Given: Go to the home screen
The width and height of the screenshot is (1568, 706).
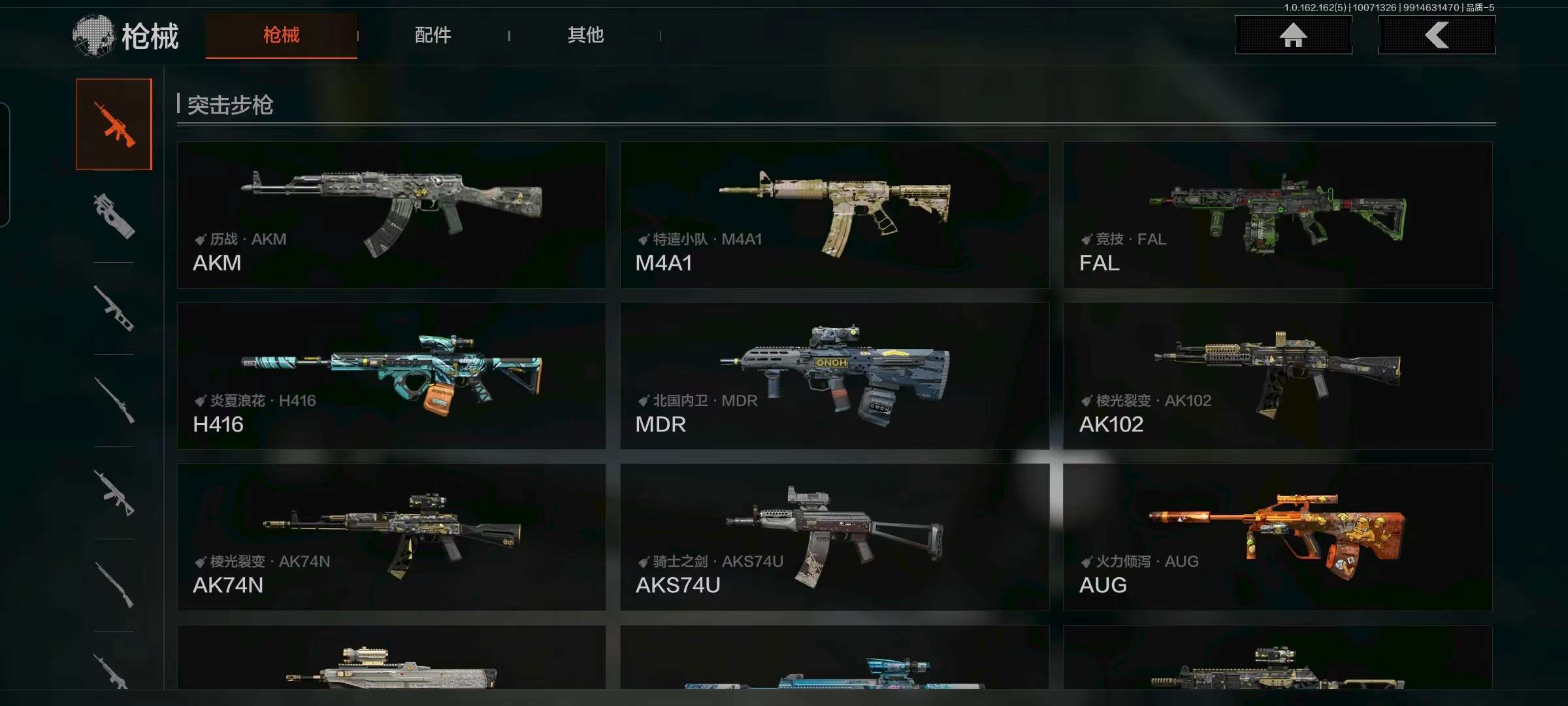Looking at the screenshot, I should point(1293,35).
